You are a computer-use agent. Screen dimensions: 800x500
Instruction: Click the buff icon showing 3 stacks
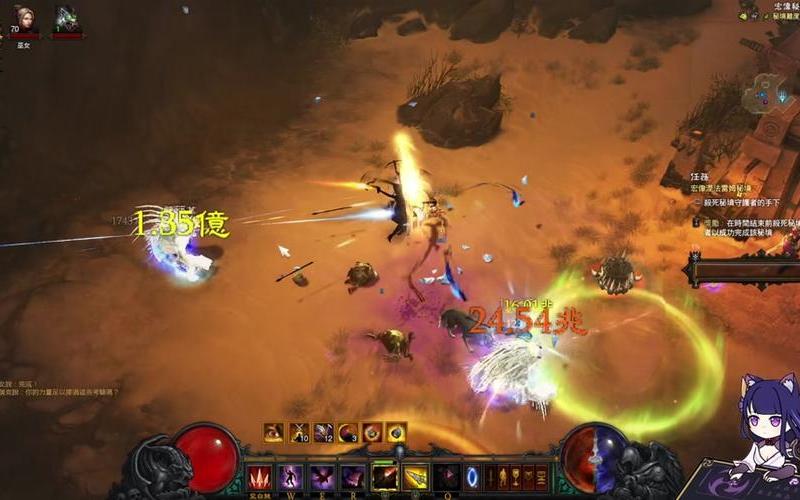coord(348,432)
